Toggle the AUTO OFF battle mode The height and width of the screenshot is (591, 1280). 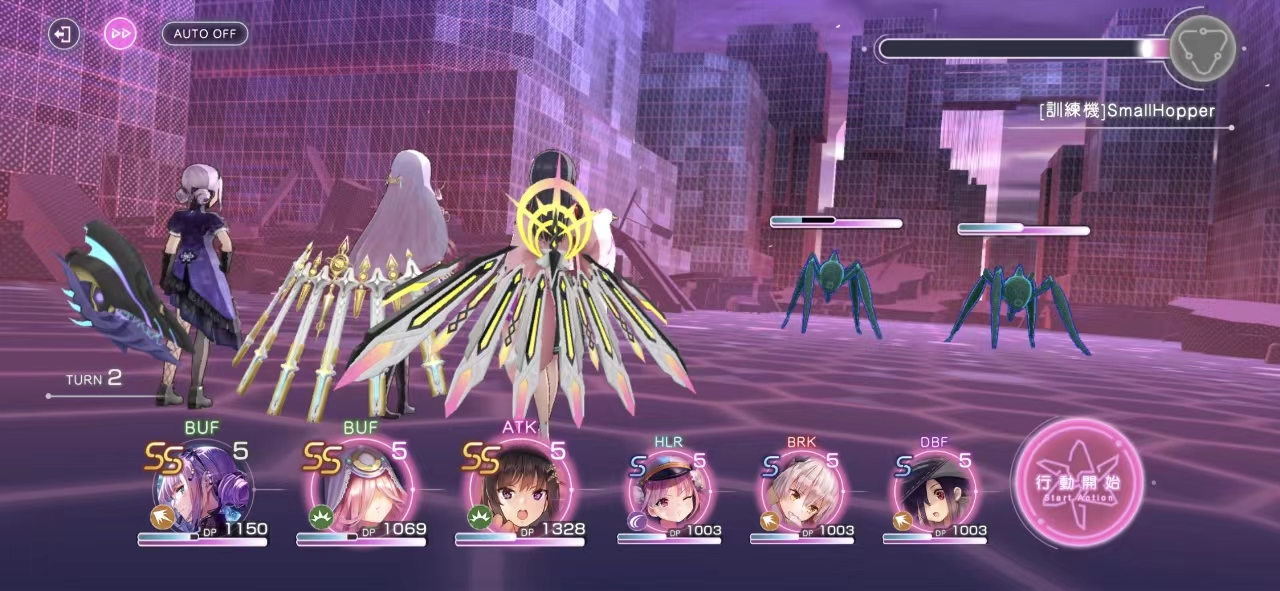(x=205, y=33)
